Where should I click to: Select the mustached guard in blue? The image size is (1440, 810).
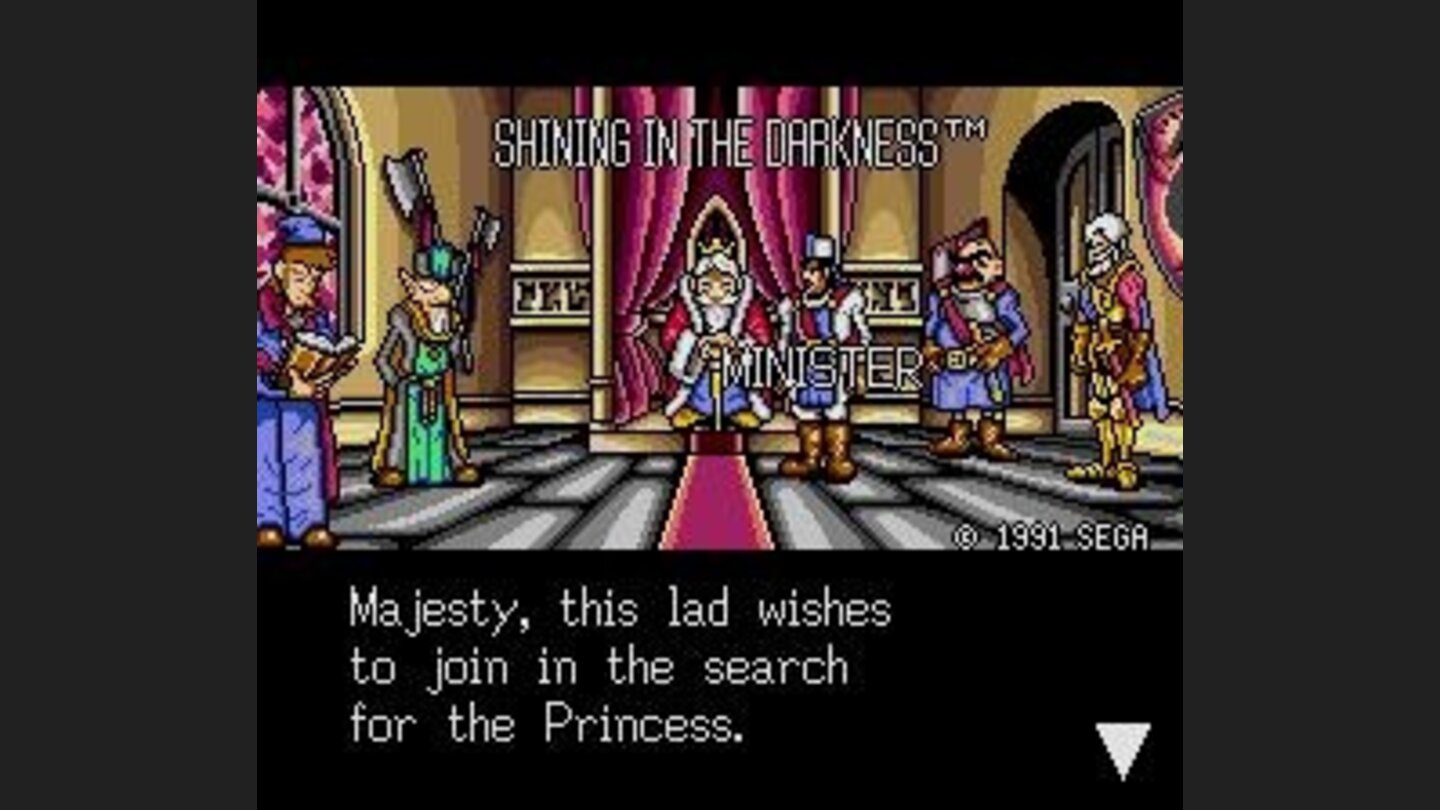coord(965,340)
